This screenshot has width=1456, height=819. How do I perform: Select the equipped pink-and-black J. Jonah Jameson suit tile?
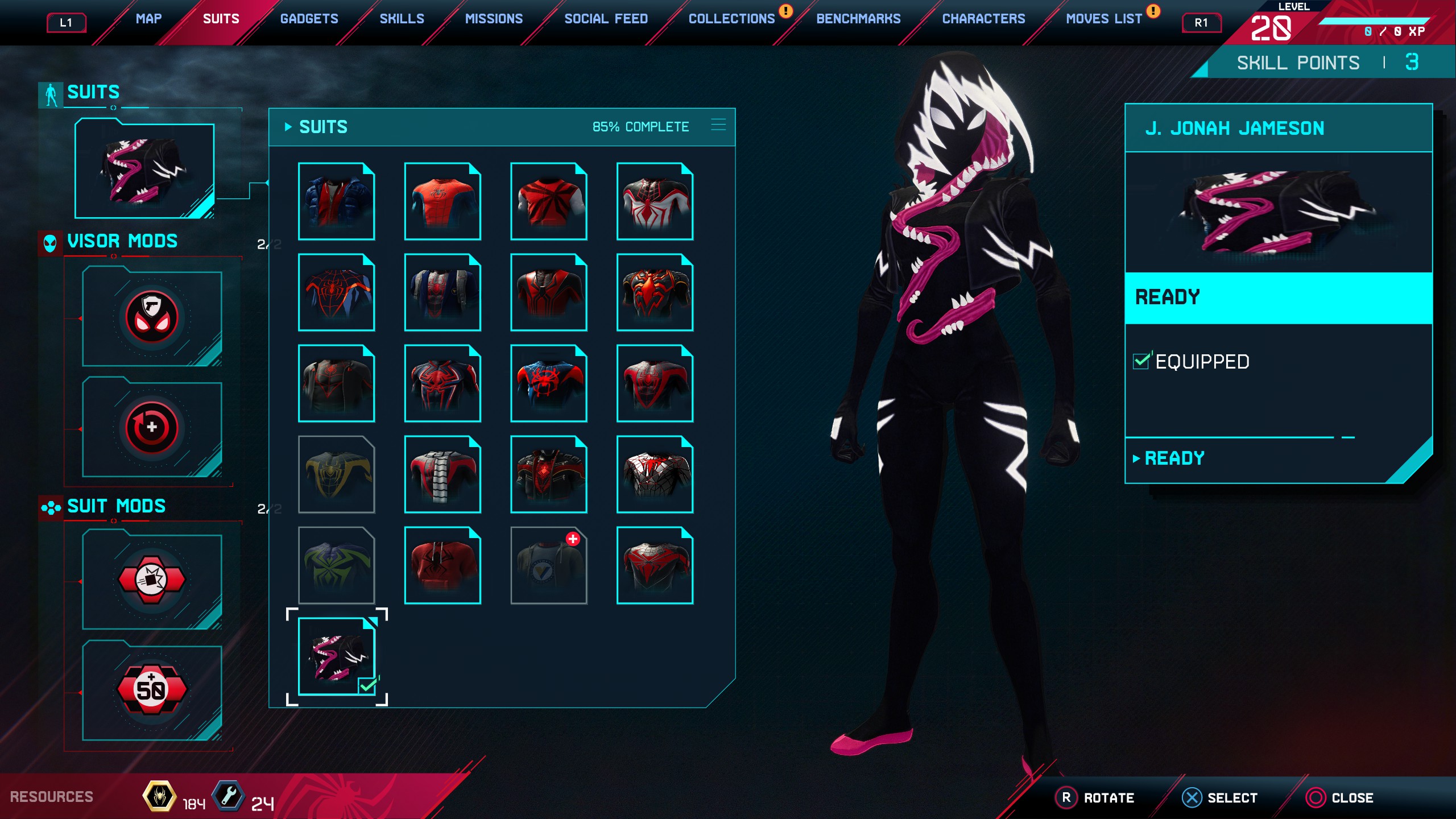click(336, 656)
